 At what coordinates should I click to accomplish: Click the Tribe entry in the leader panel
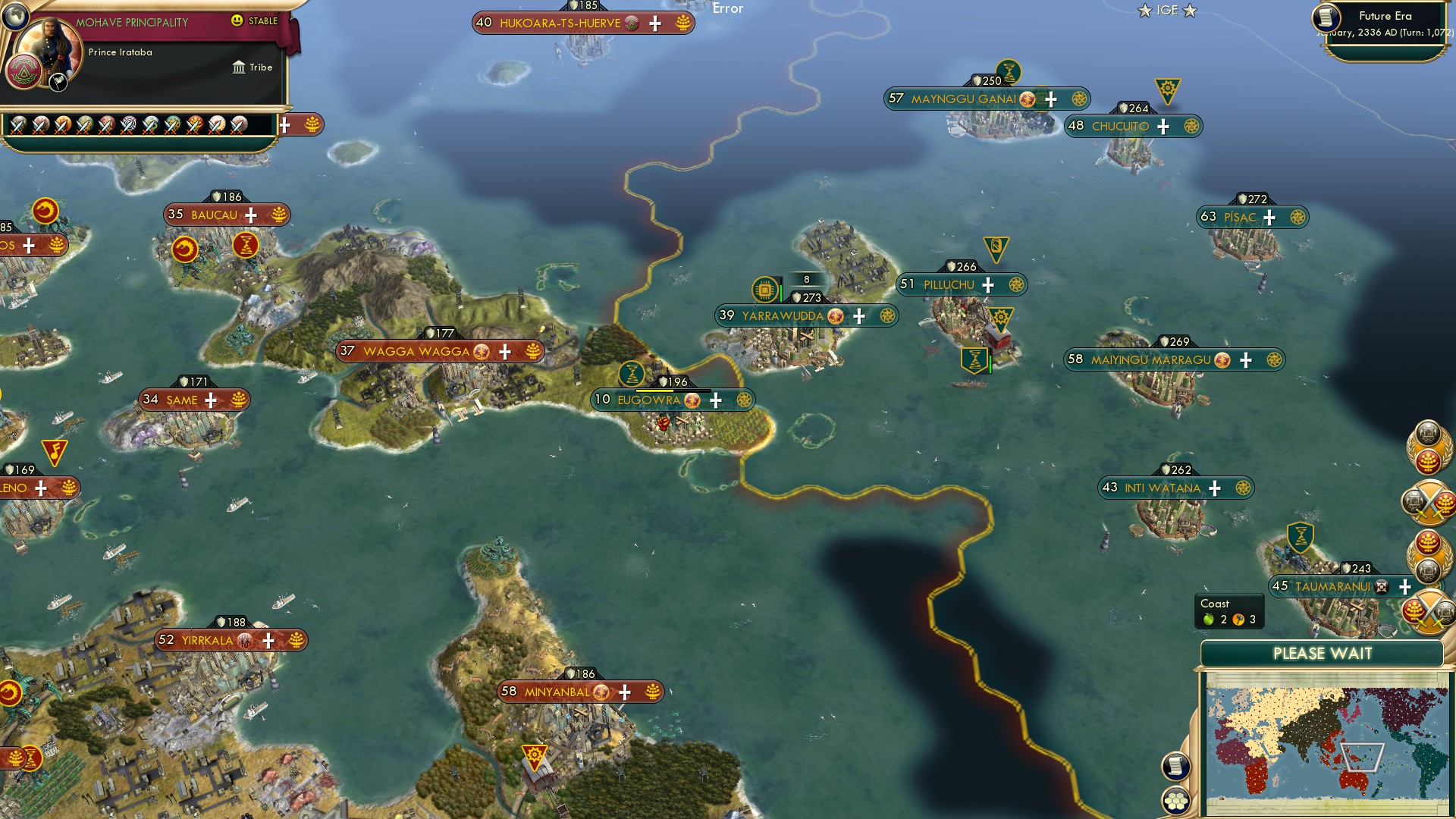[259, 67]
